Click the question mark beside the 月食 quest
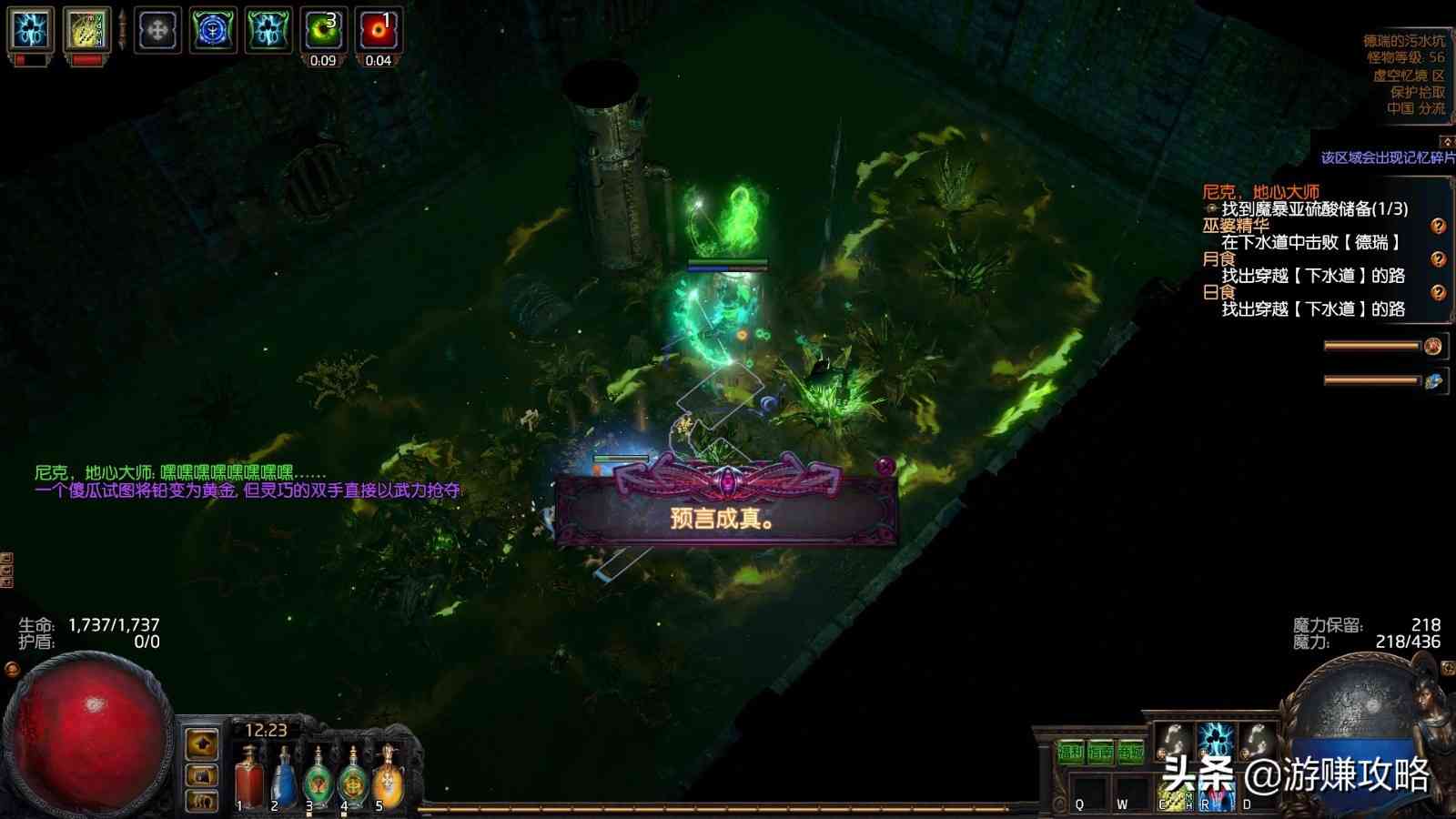Screen dimensions: 1456x819 [1440, 260]
